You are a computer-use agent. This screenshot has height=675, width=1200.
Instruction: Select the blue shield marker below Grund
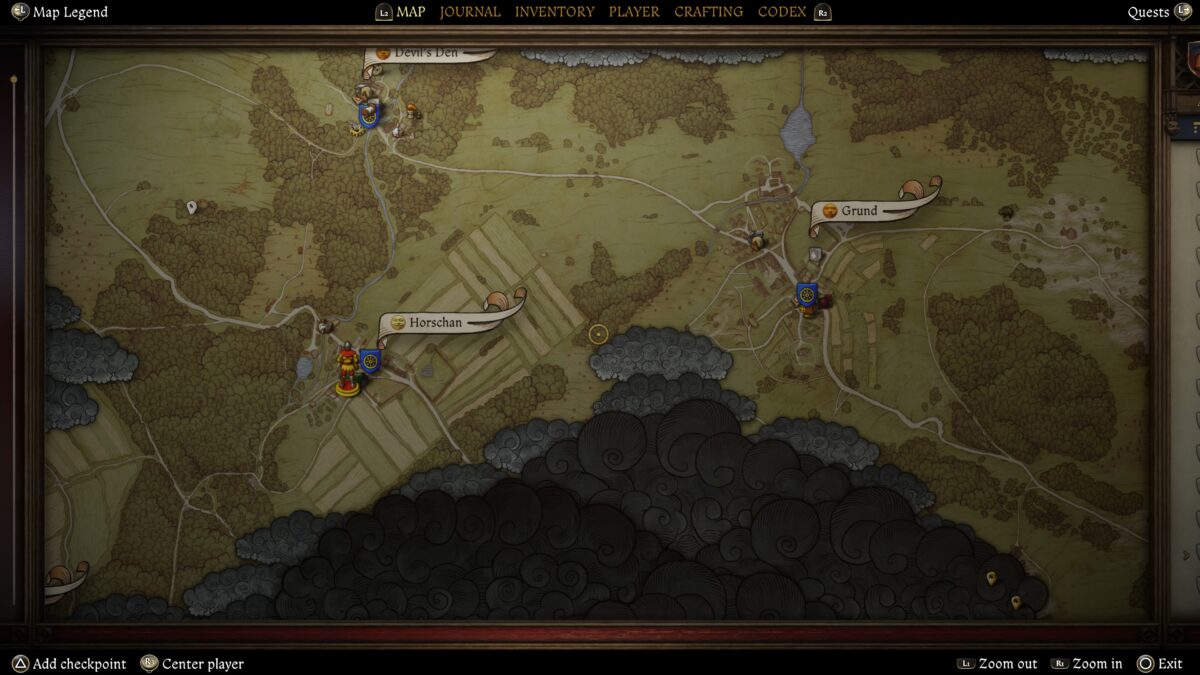807,296
